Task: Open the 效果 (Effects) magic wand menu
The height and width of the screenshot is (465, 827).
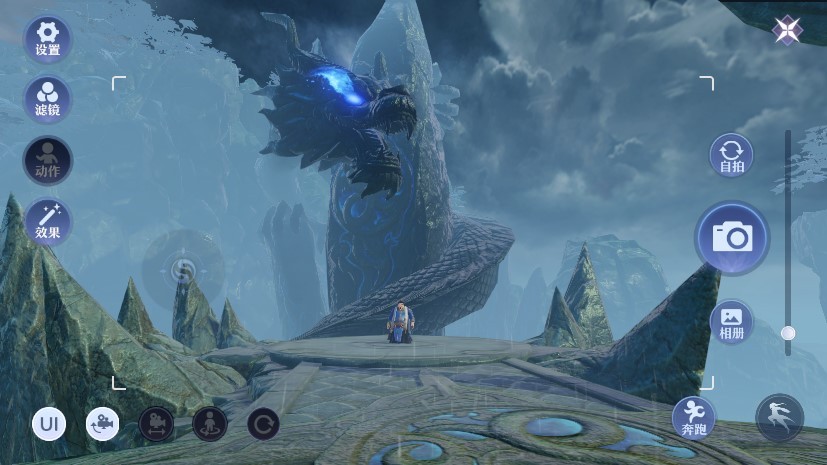Action: 47,222
